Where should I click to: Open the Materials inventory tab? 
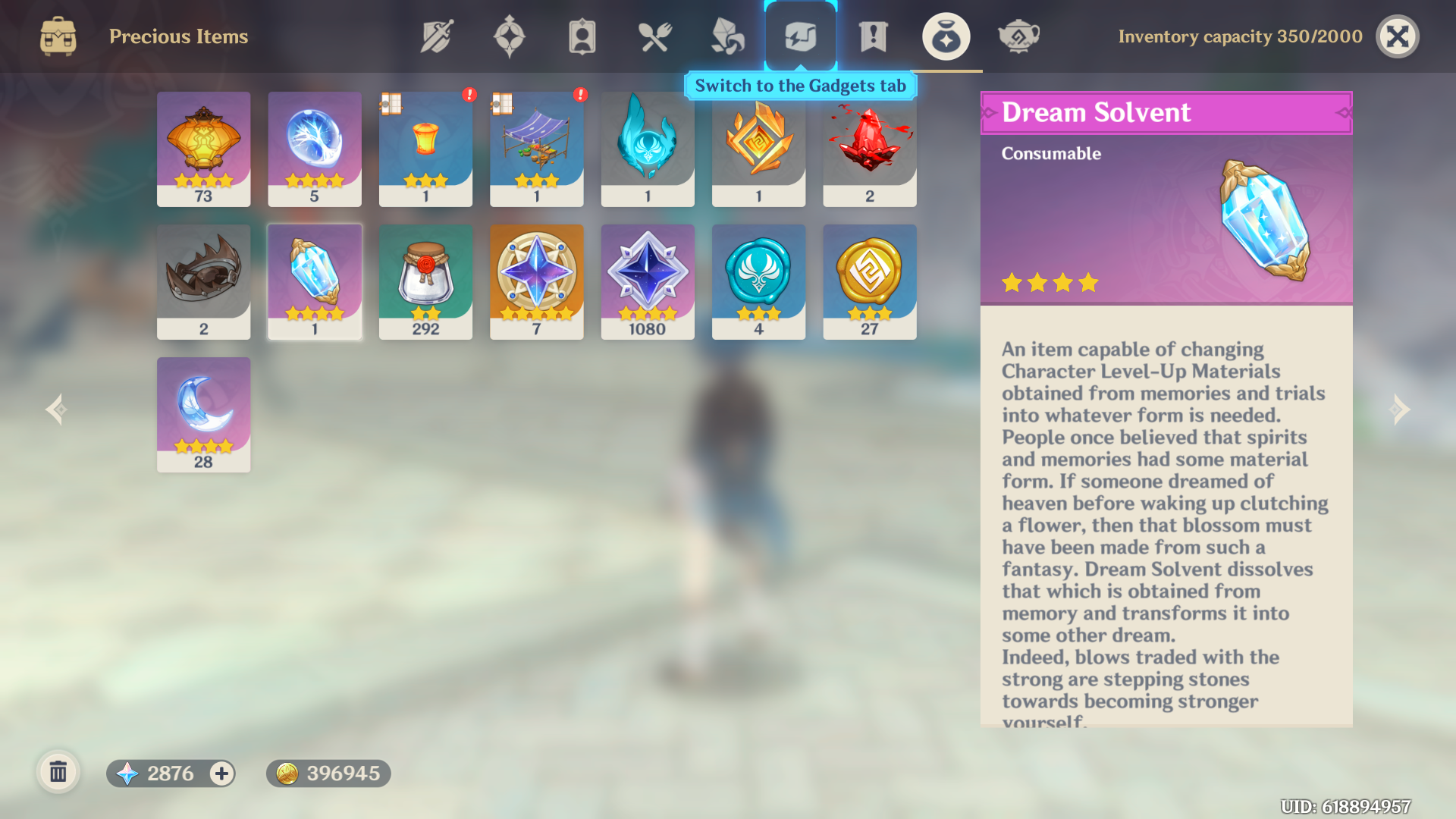click(x=728, y=34)
